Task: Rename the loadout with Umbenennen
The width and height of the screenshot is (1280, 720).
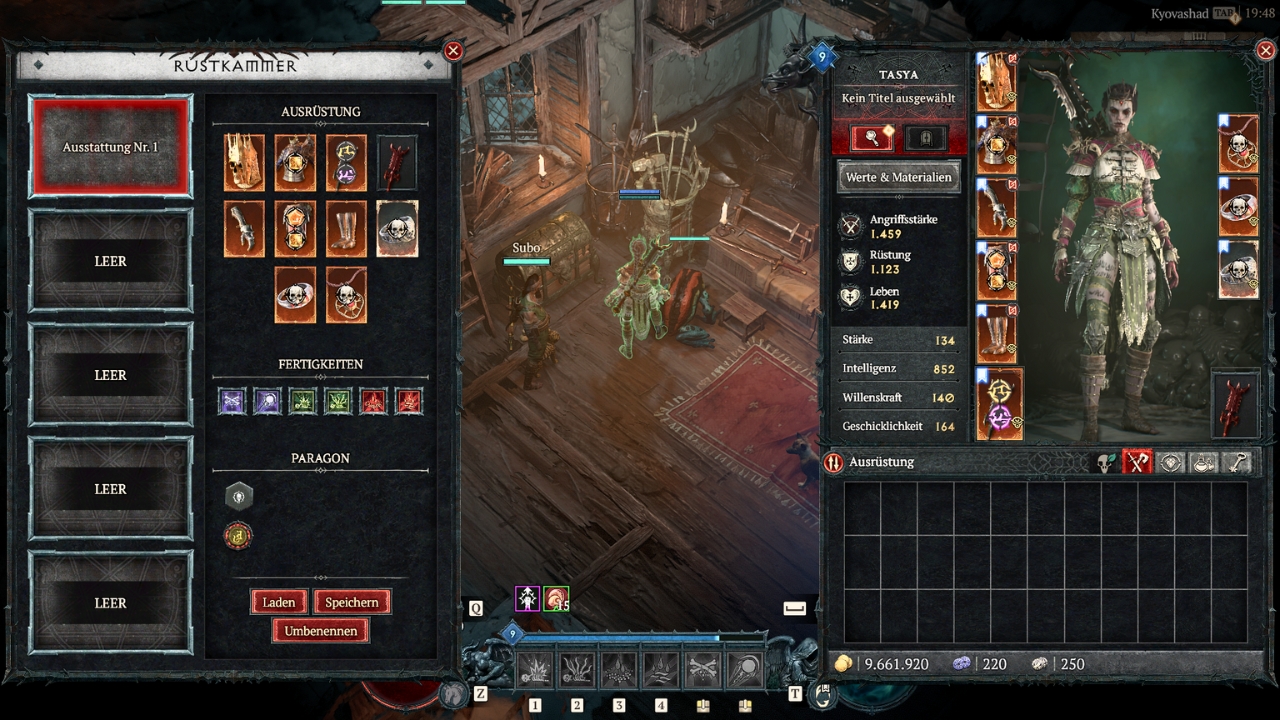Action: coord(320,631)
